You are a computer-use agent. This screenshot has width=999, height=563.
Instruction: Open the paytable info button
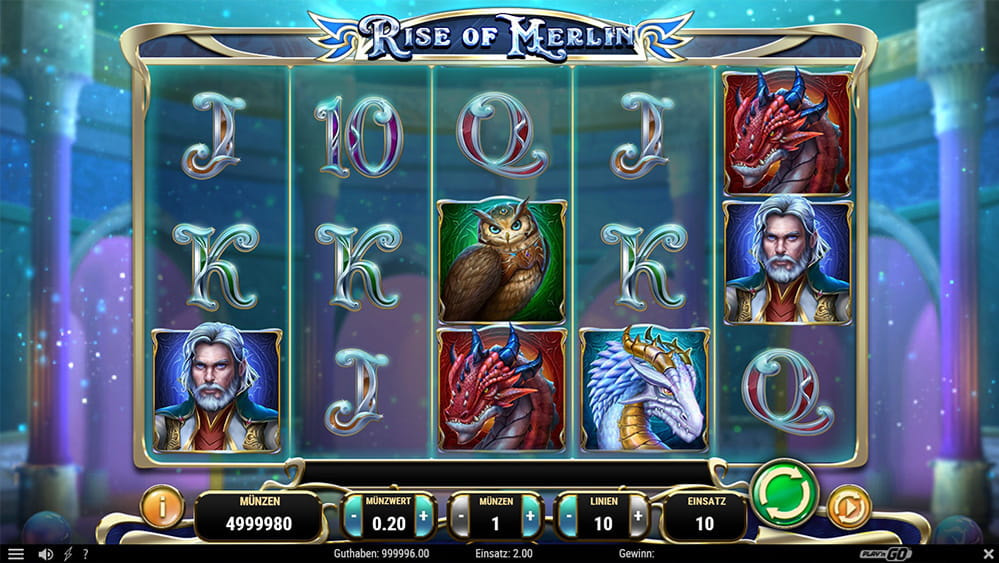(x=162, y=507)
